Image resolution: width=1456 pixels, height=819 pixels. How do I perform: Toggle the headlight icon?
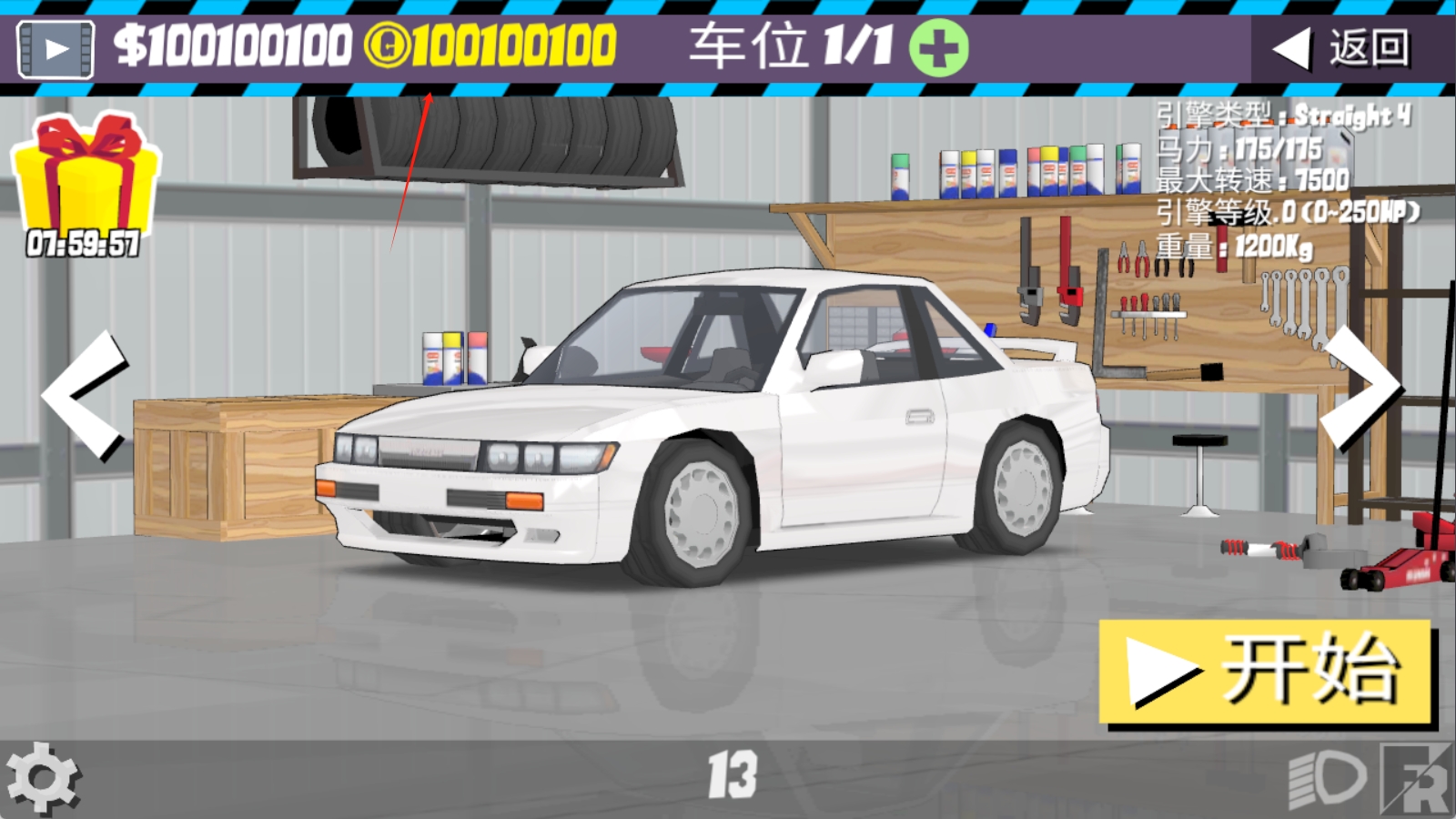pyautogui.click(x=1328, y=779)
